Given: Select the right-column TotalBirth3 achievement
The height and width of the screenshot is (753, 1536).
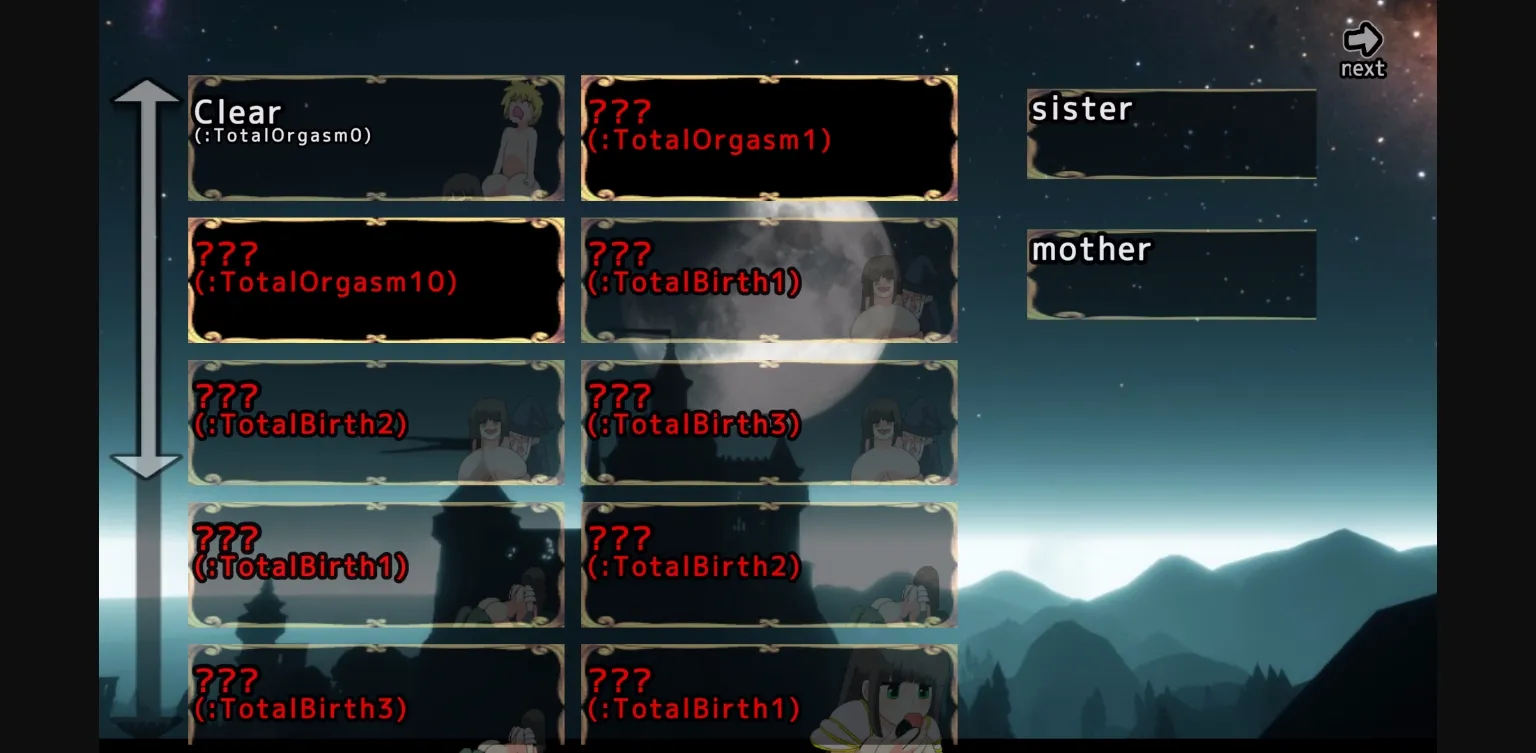Looking at the screenshot, I should click(768, 422).
